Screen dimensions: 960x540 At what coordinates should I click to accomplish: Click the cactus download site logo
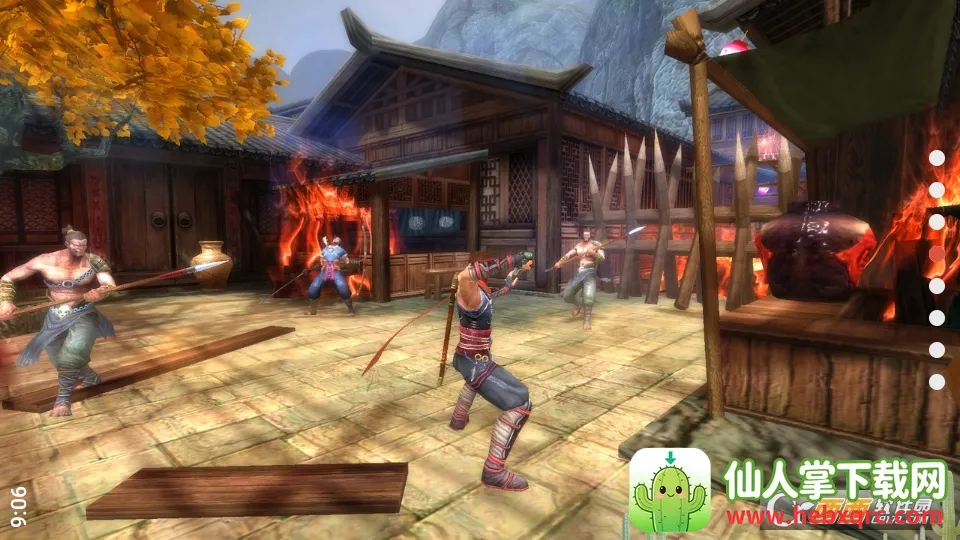[x=670, y=489]
